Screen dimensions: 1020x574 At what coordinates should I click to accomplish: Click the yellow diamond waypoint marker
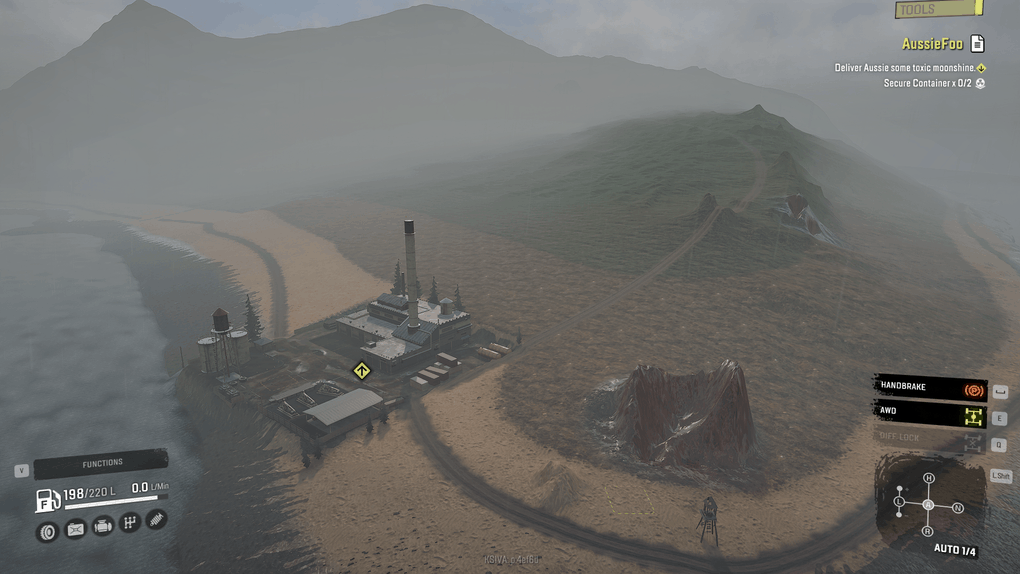(362, 371)
